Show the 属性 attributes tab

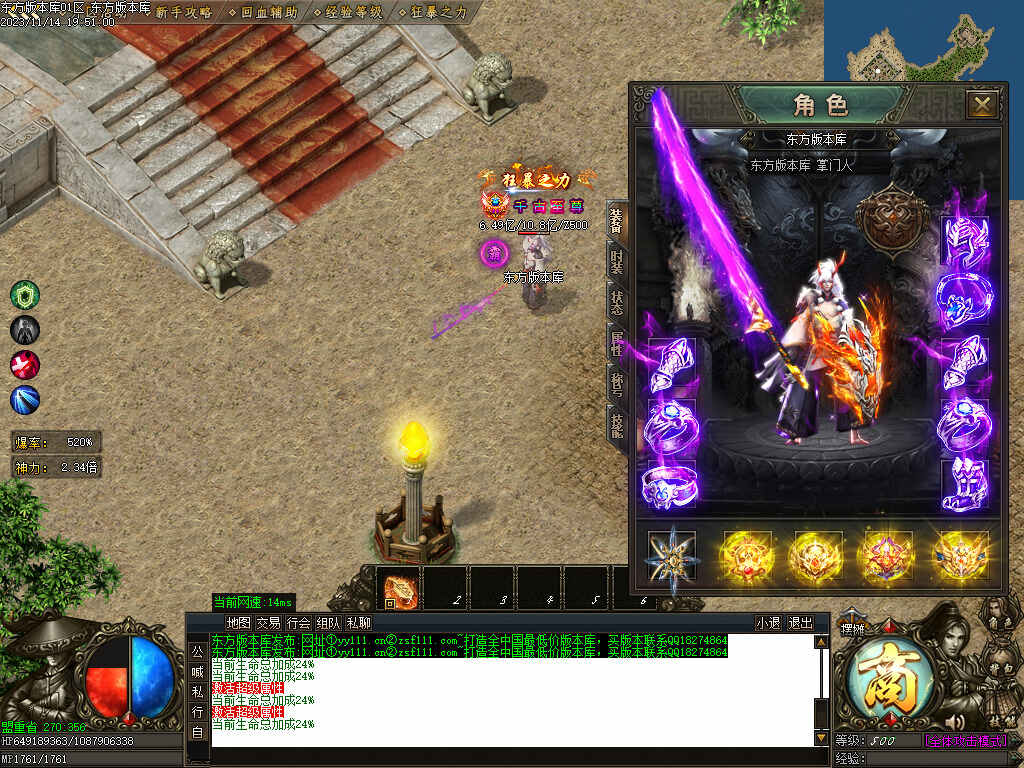click(x=617, y=343)
